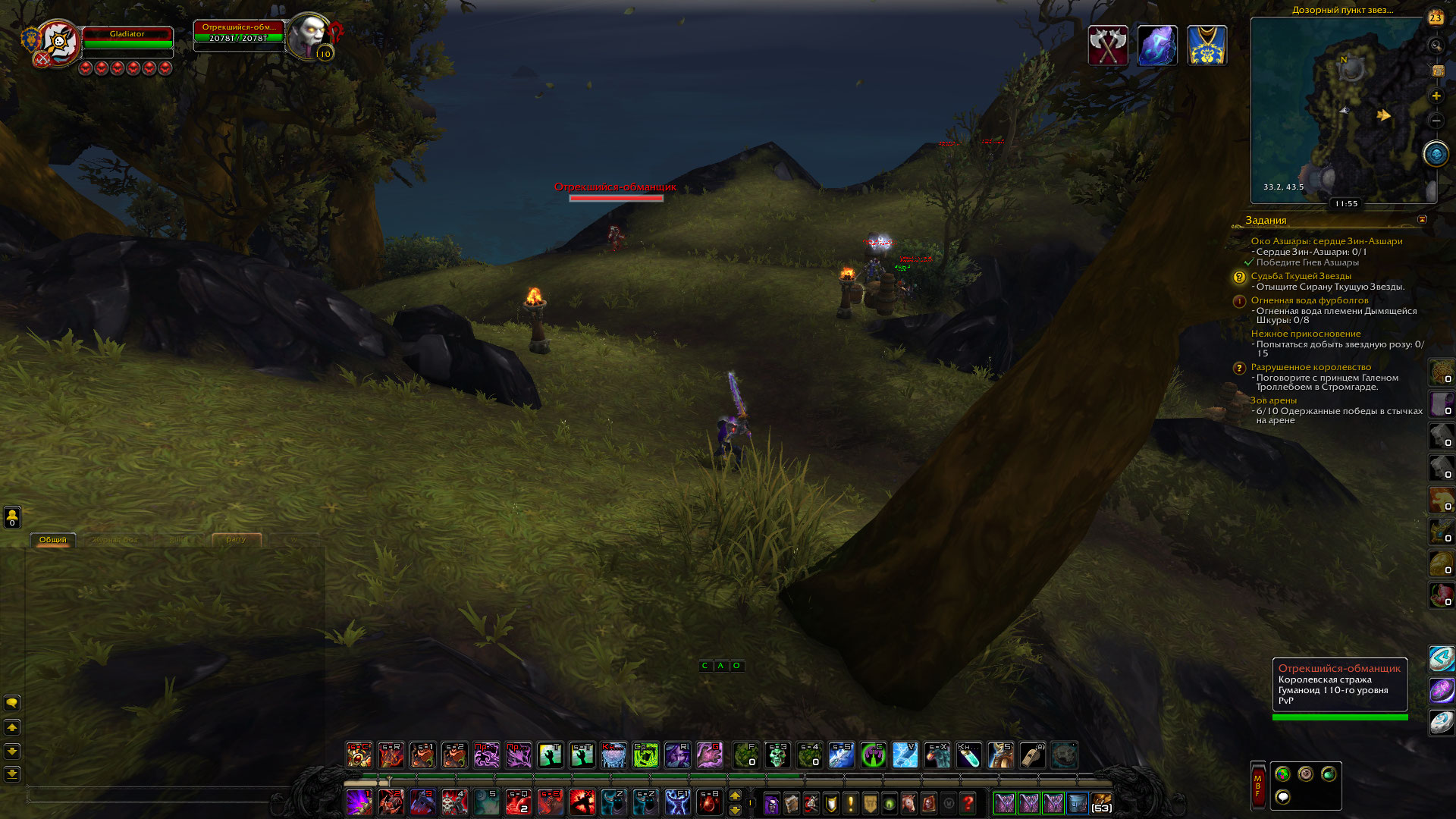Use the green skull ability on S-3
The image size is (1456, 819).
coord(777,755)
